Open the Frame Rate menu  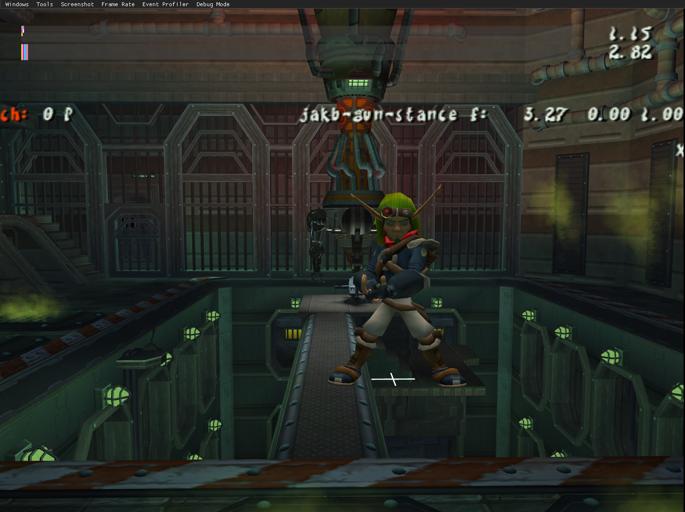click(x=117, y=4)
